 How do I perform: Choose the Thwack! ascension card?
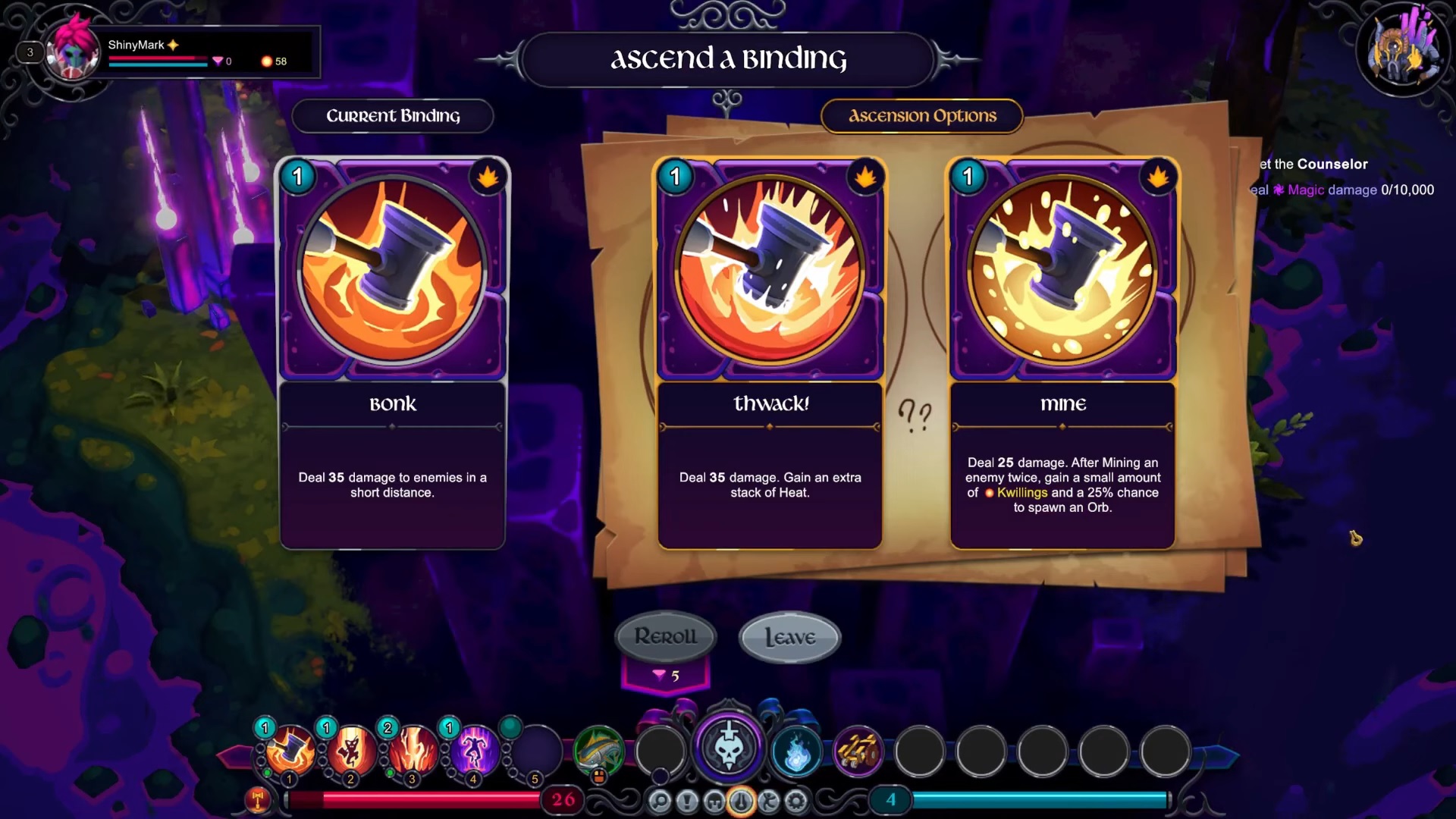tap(770, 353)
